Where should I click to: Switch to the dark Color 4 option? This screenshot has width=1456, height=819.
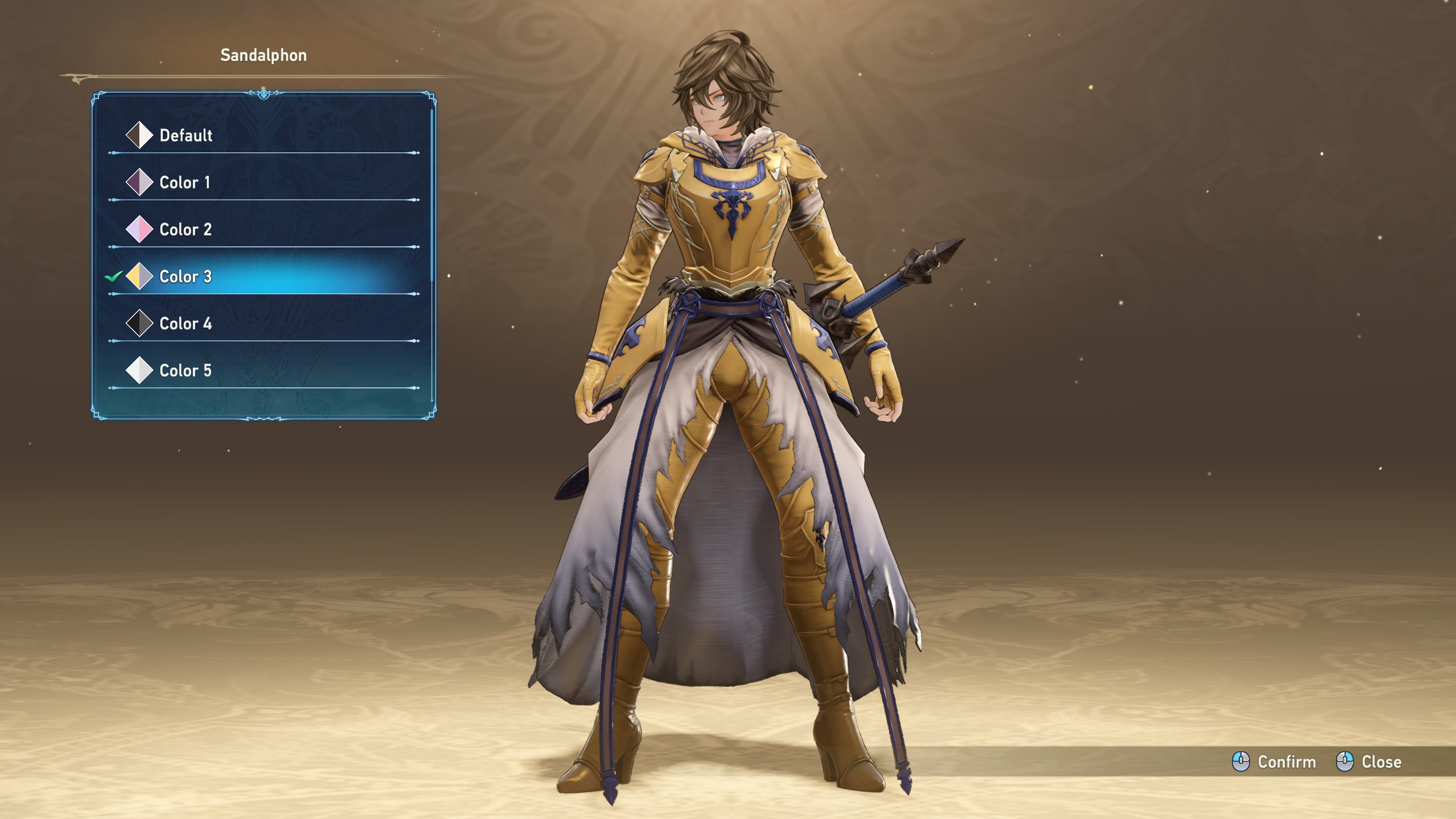[x=185, y=324]
